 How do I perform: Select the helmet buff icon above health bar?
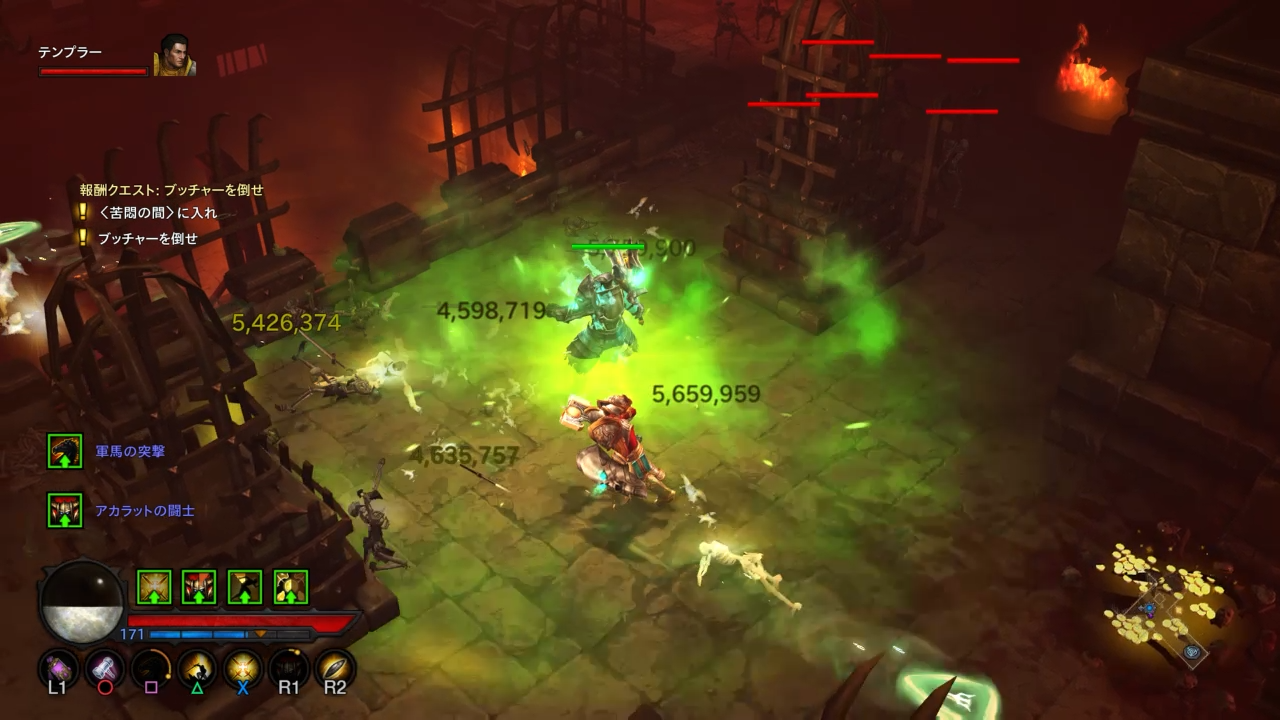click(199, 587)
